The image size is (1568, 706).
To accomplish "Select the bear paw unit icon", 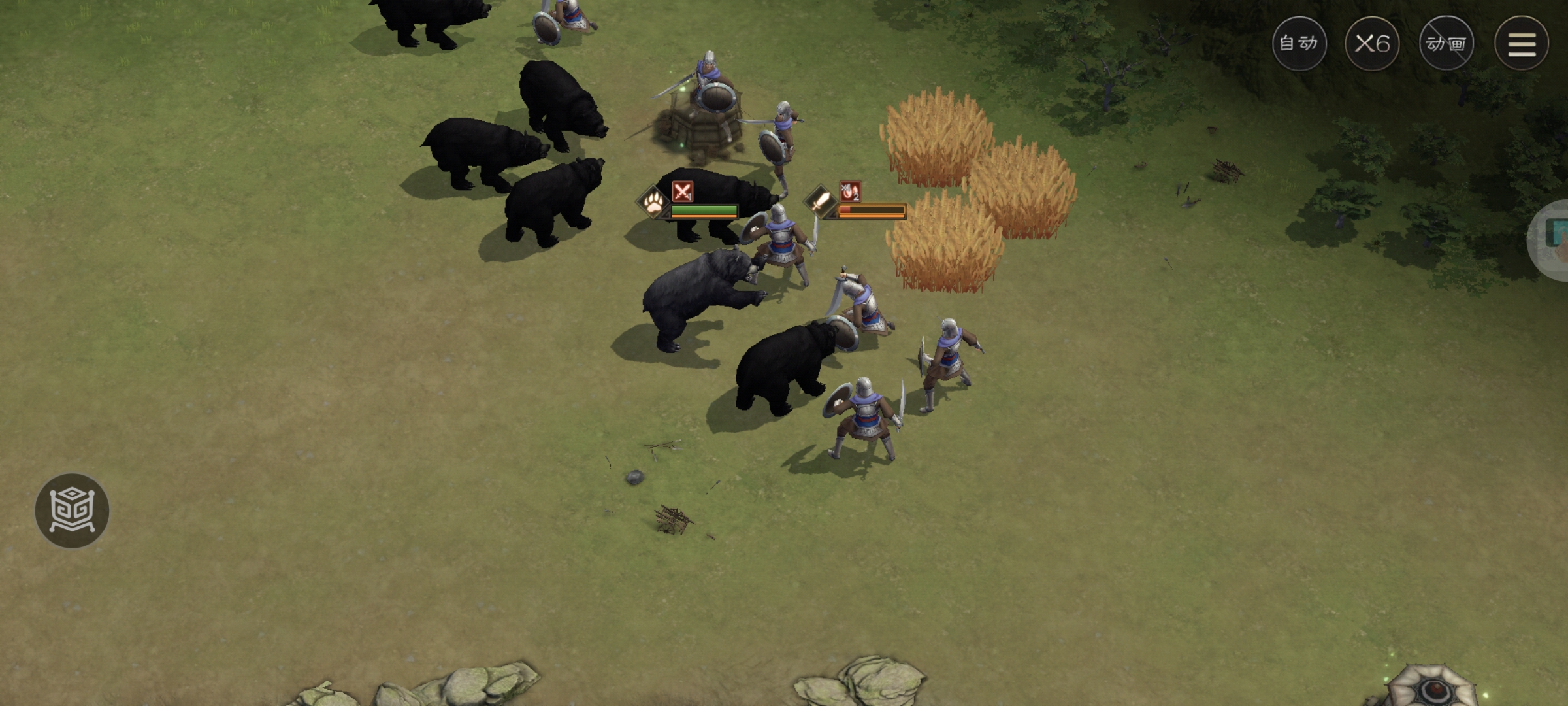I will [653, 203].
